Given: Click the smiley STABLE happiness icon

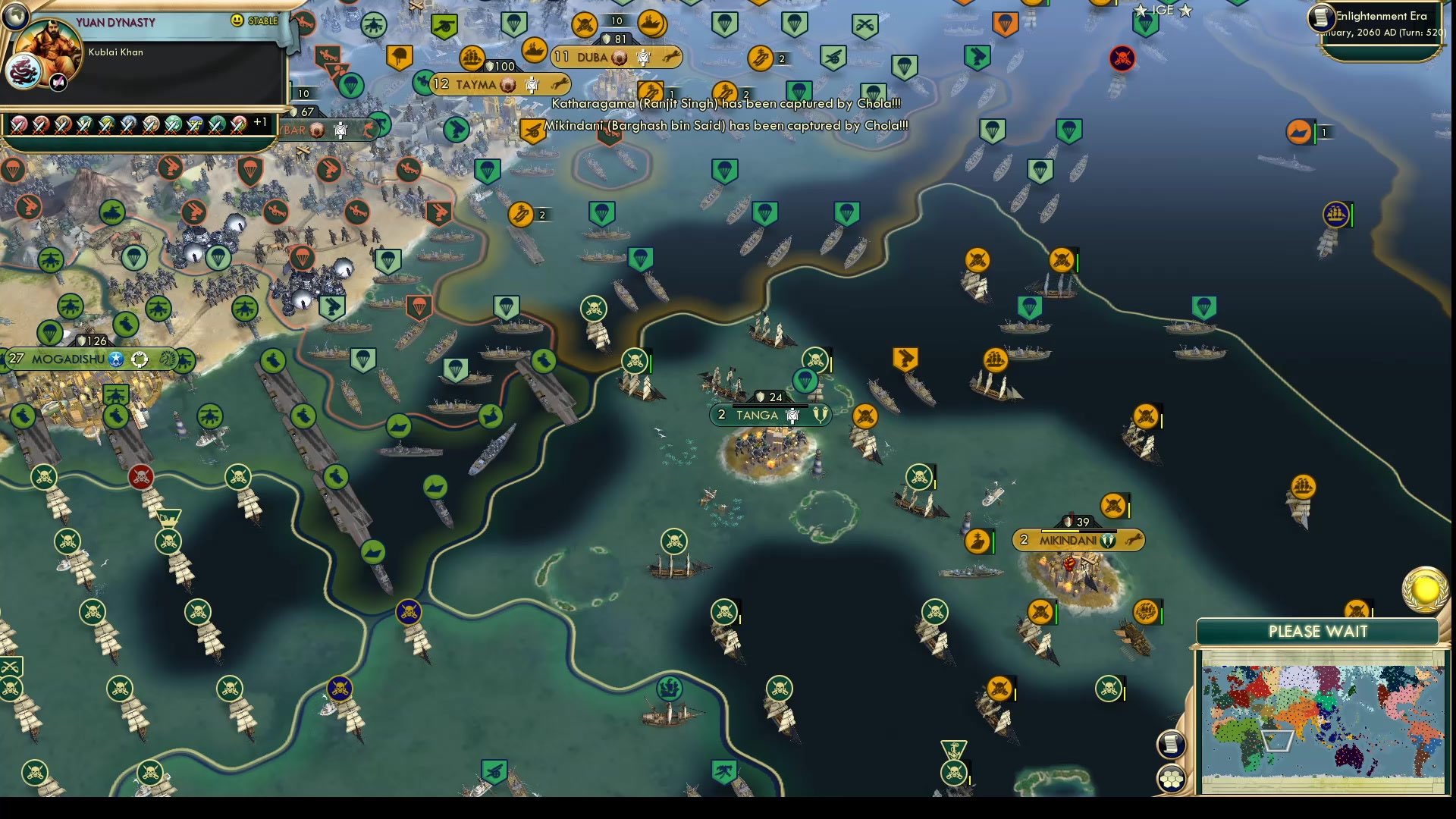Looking at the screenshot, I should [x=235, y=21].
